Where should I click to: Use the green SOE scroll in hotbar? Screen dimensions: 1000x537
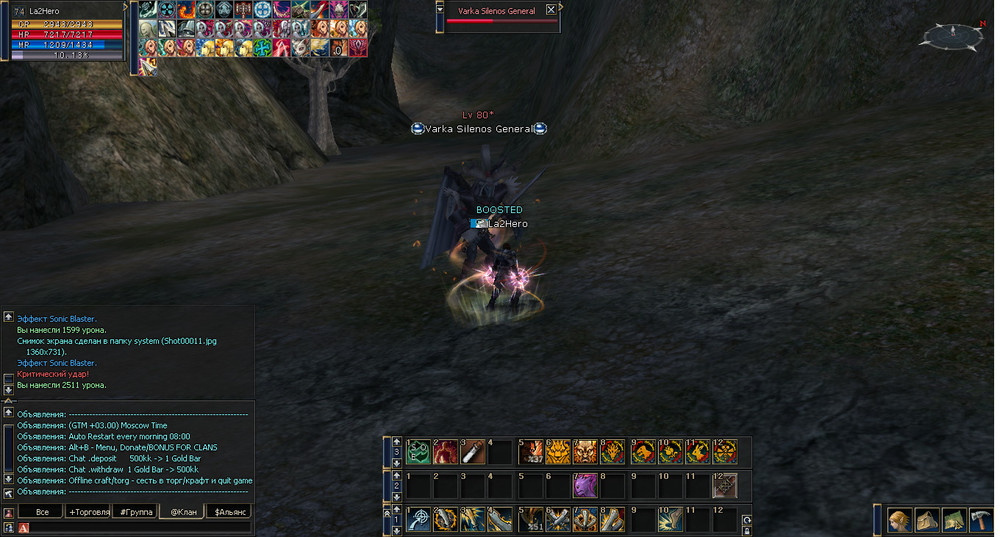pyautogui.click(x=418, y=452)
